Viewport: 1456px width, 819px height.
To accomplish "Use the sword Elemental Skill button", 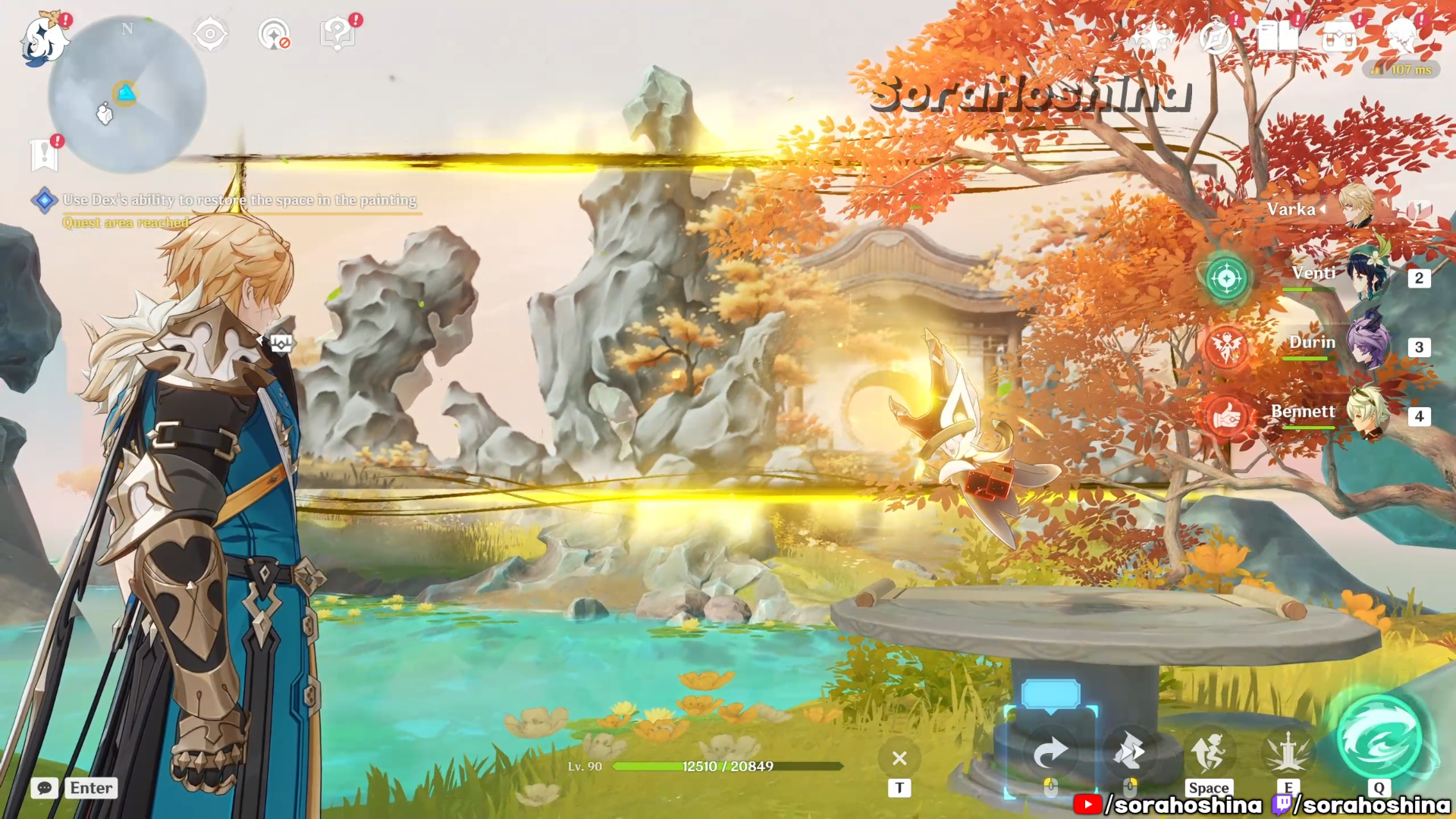I will tap(1288, 752).
